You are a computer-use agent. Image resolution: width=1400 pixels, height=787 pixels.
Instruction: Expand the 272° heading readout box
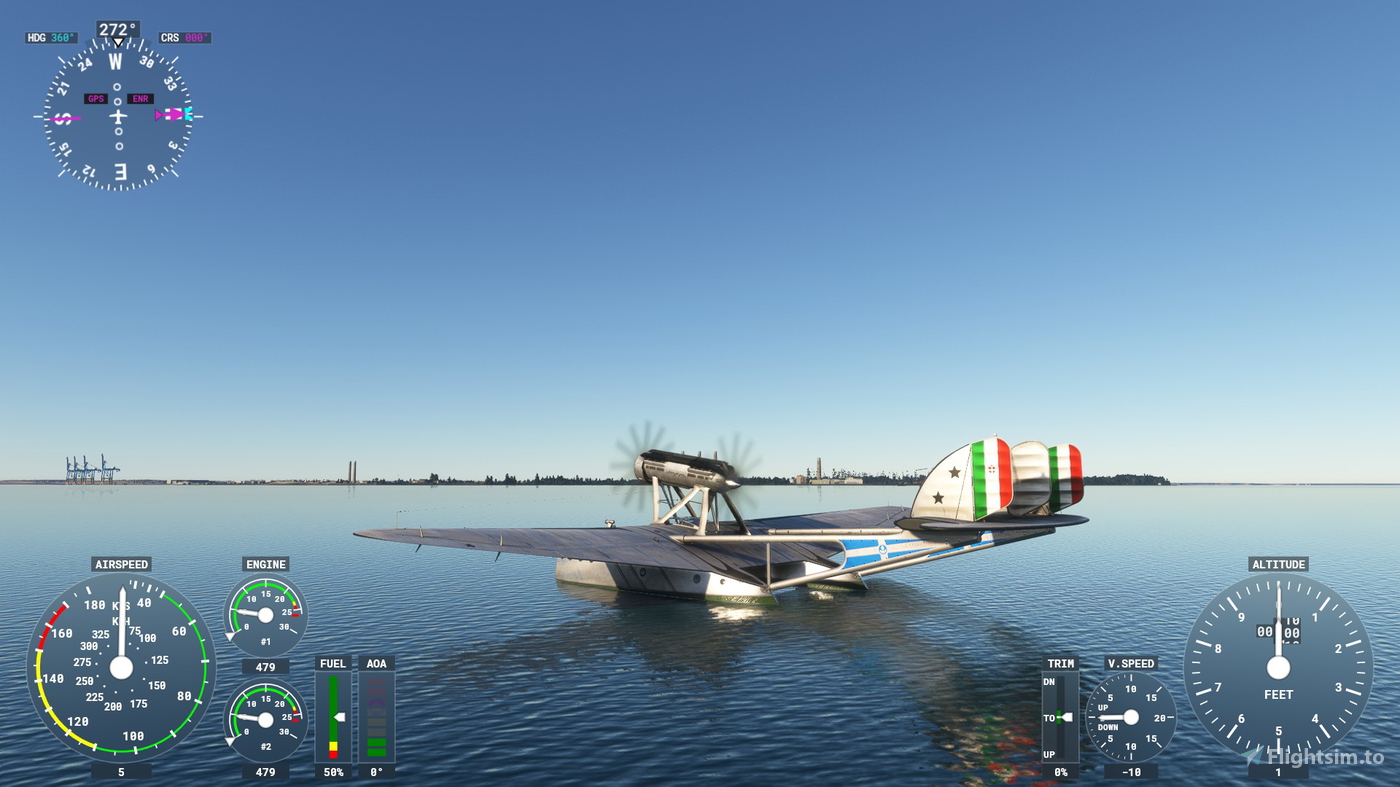(117, 29)
